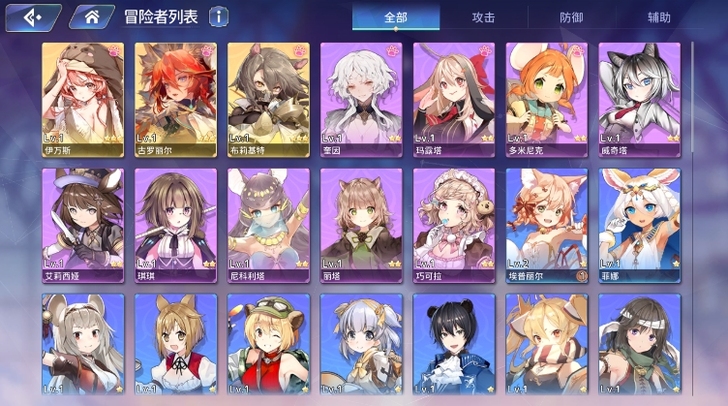The width and height of the screenshot is (728, 406).
Task: Choose the orange-haired 多米尼克 card
Action: pyautogui.click(x=546, y=98)
